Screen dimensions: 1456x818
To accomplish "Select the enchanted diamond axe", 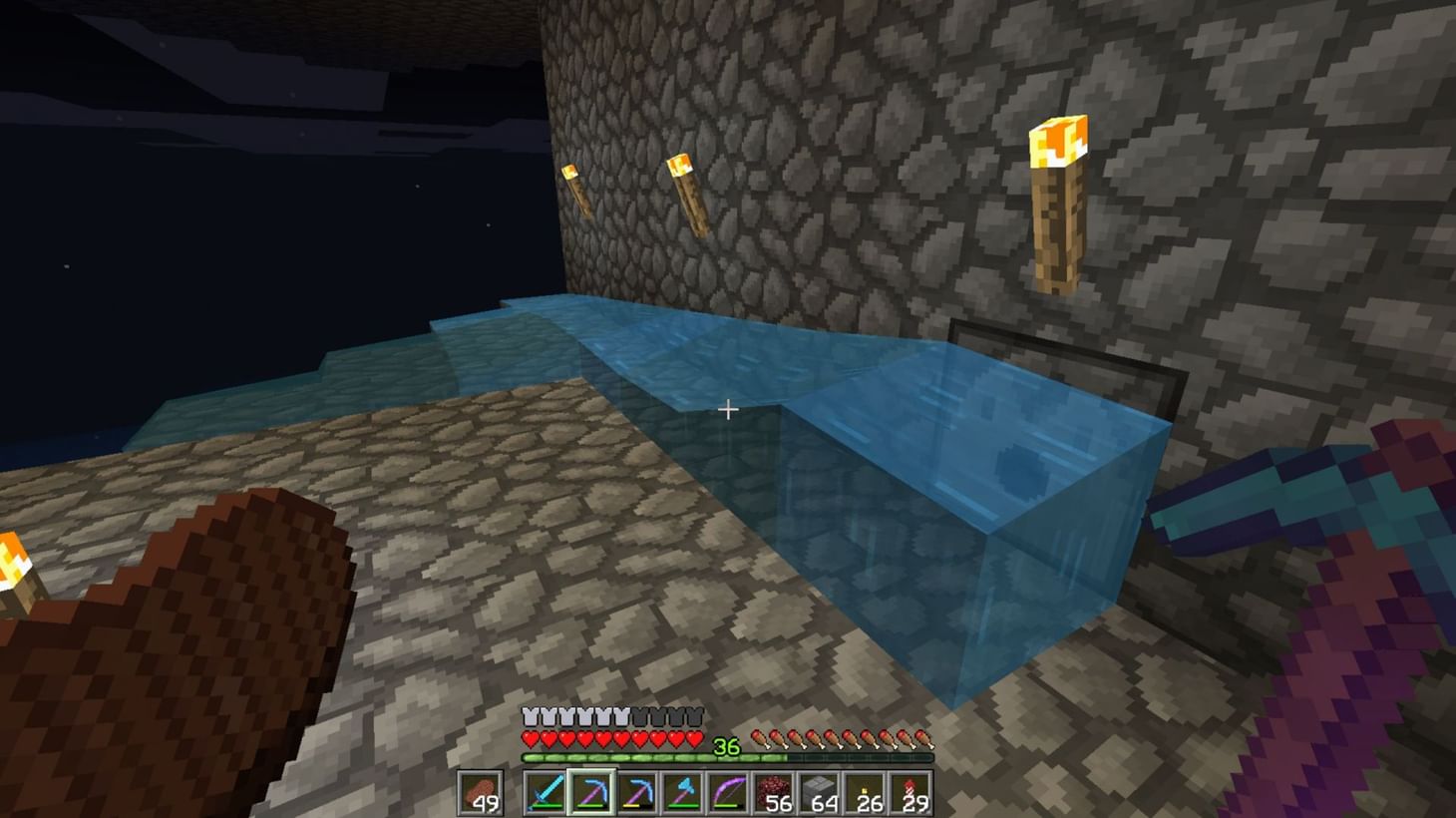I will pyautogui.click(x=683, y=791).
